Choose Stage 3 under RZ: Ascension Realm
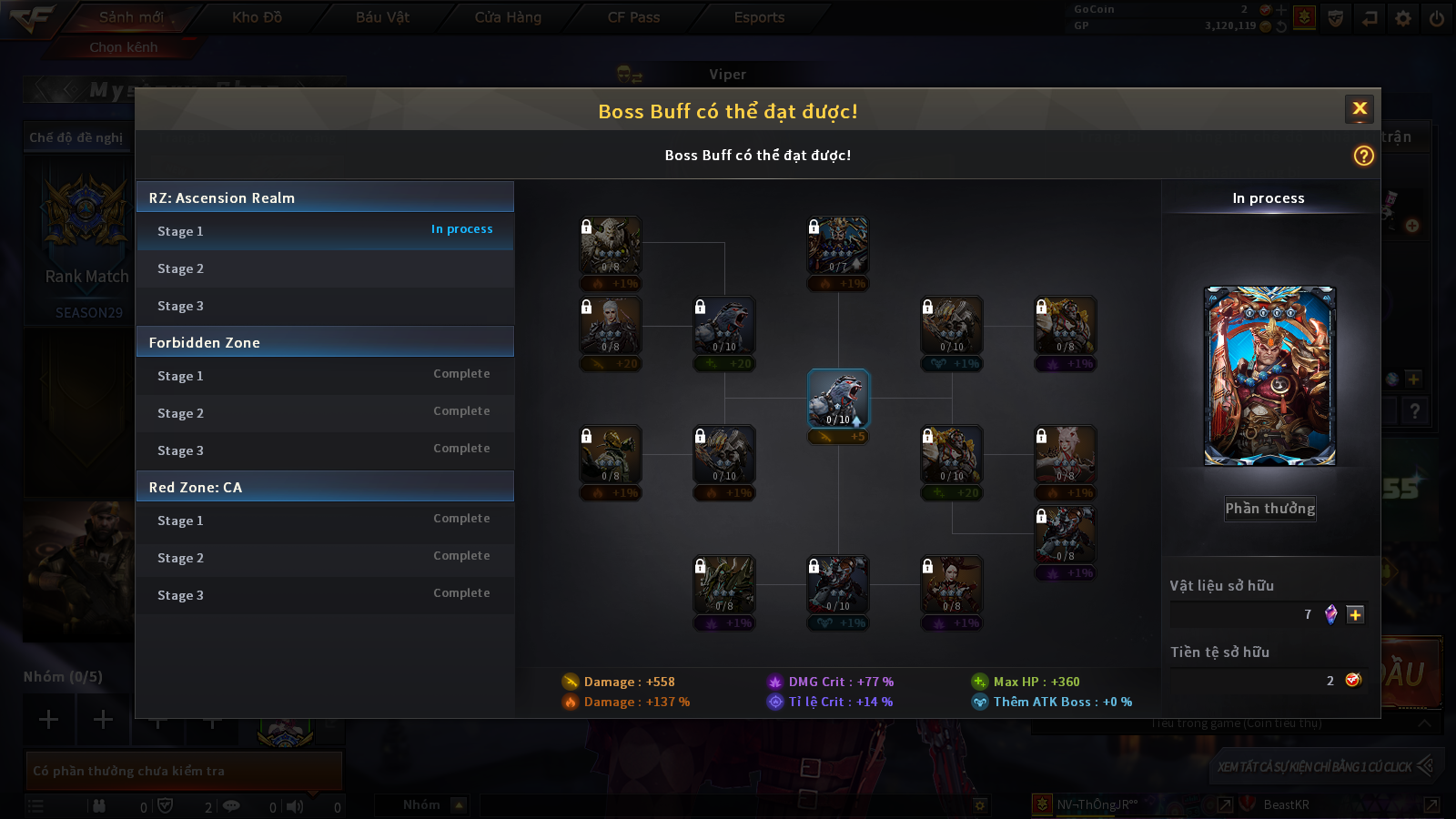Image resolution: width=1456 pixels, height=819 pixels. (x=325, y=306)
